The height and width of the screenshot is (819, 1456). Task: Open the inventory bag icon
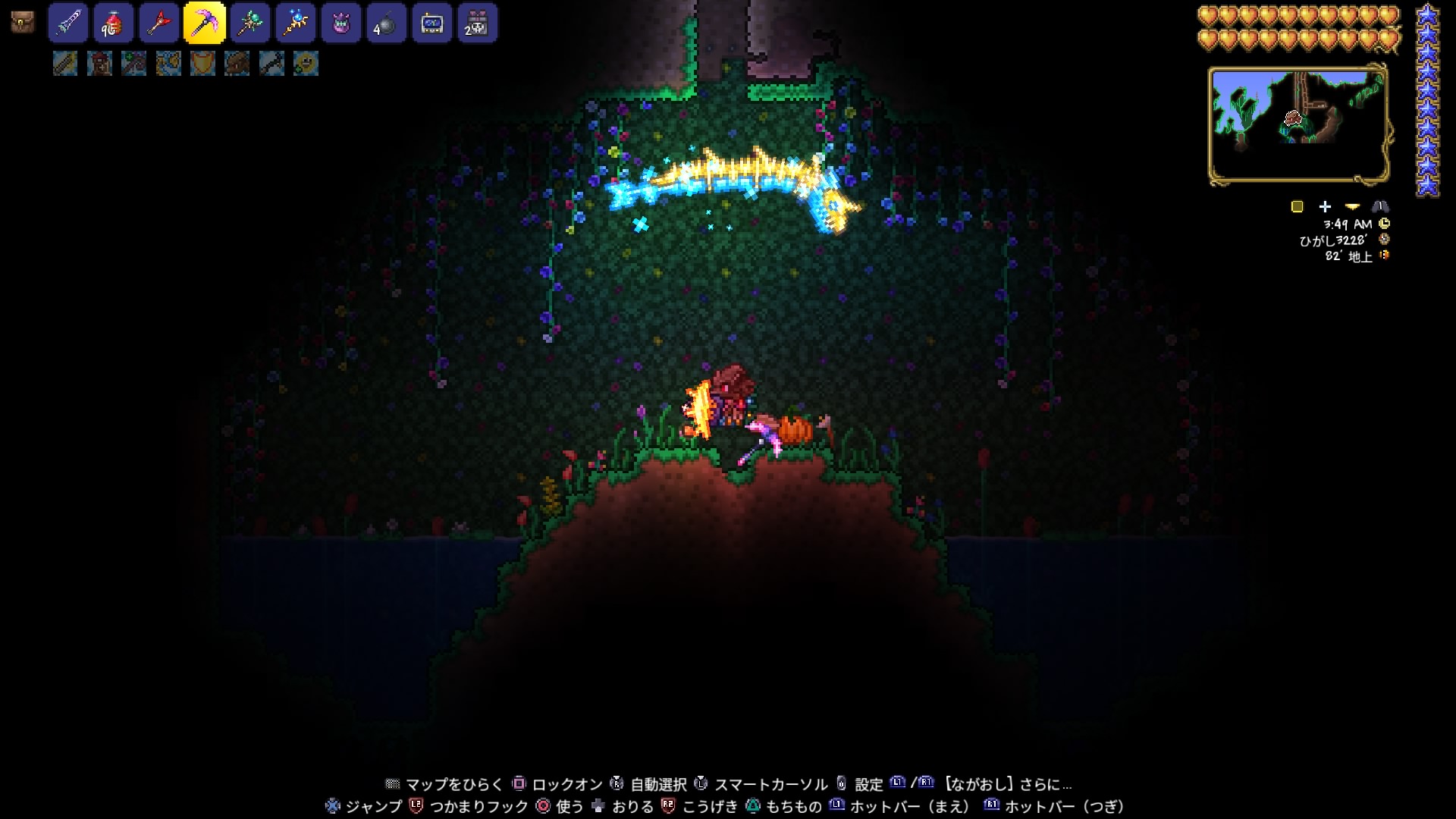[x=23, y=23]
